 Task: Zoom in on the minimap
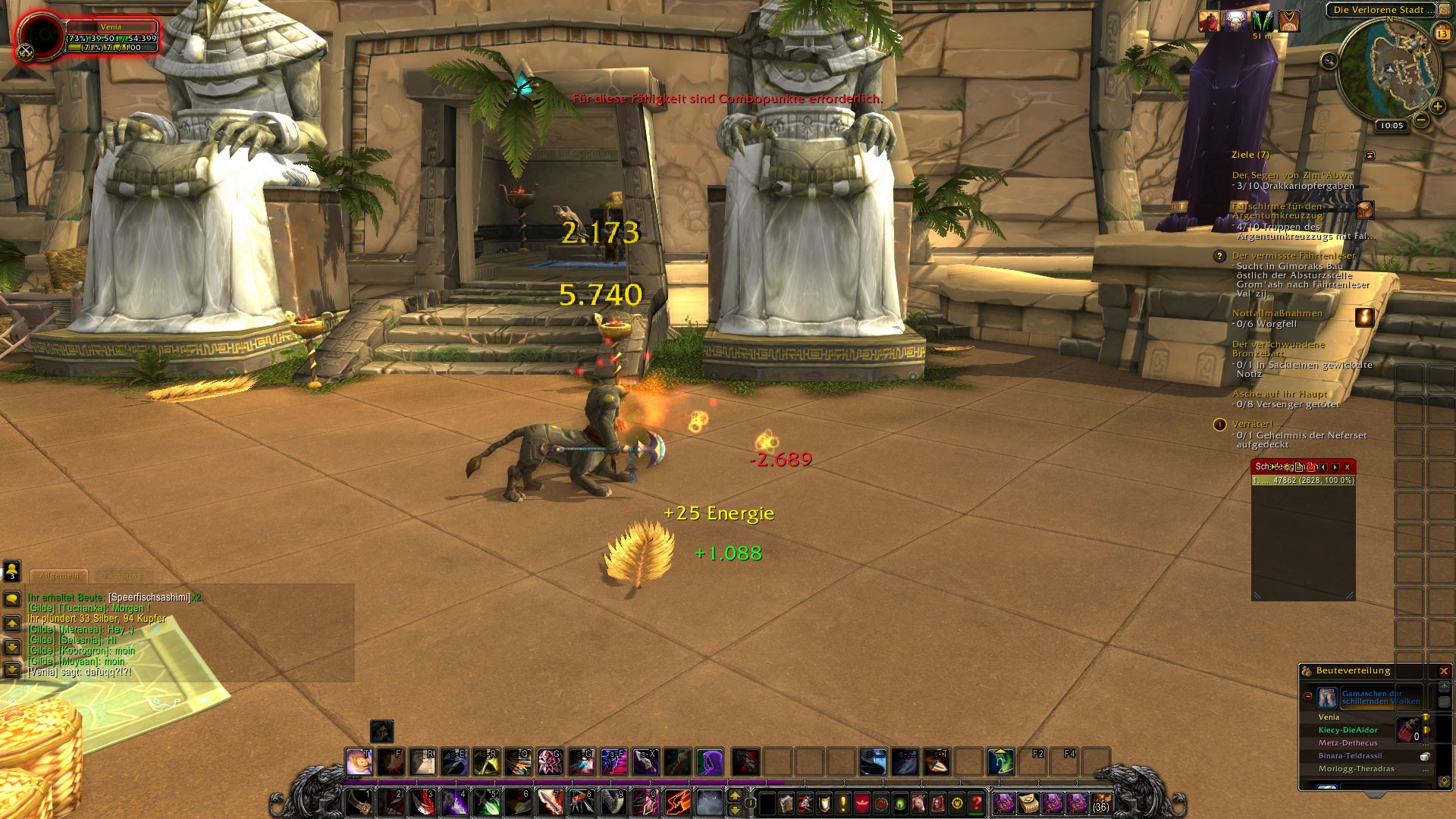click(1437, 107)
